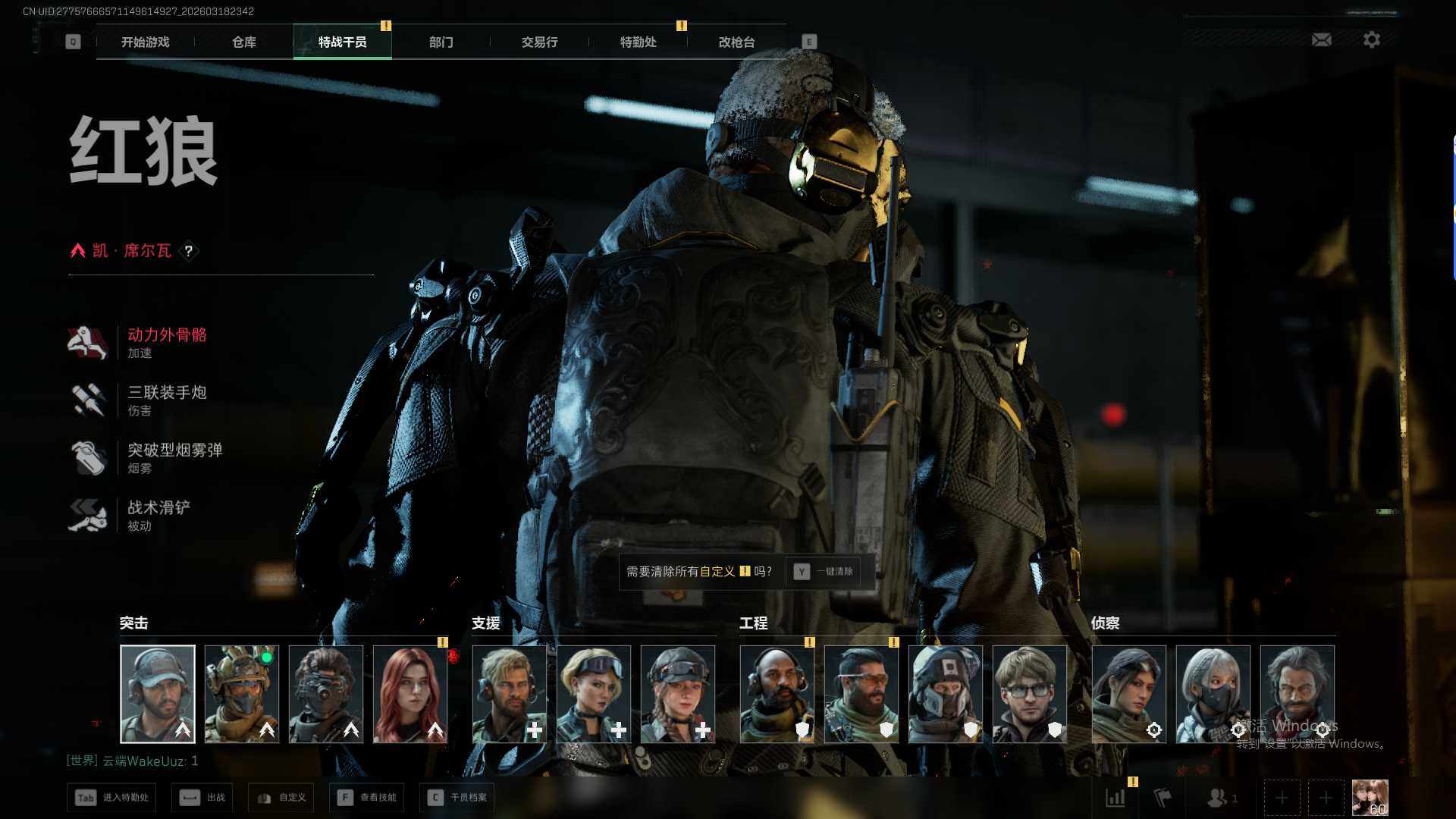Click the 出战 deploy button
This screenshot has height=819, width=1456.
click(x=202, y=797)
